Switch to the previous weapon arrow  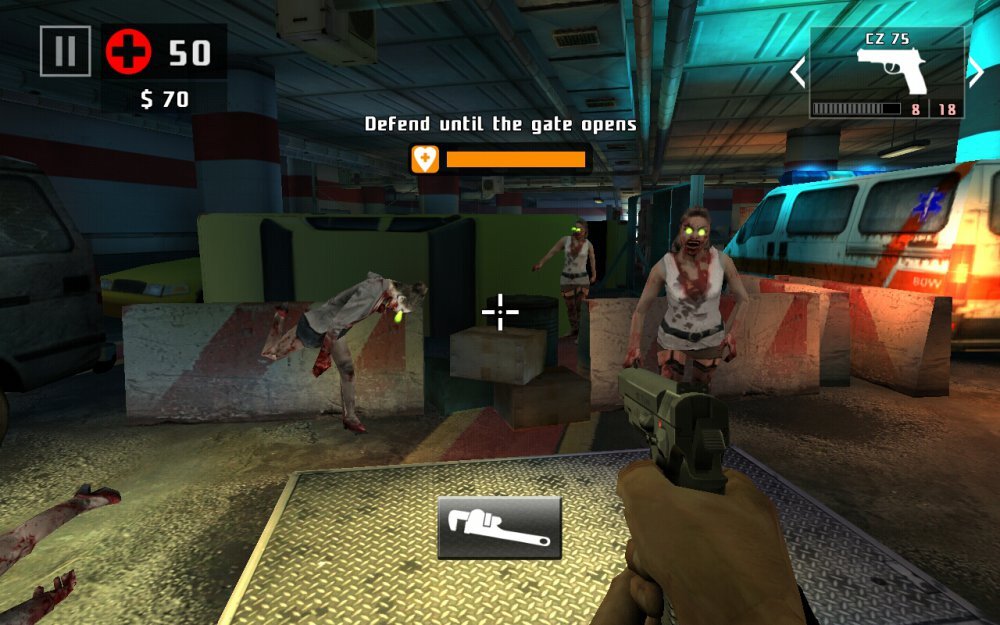798,72
